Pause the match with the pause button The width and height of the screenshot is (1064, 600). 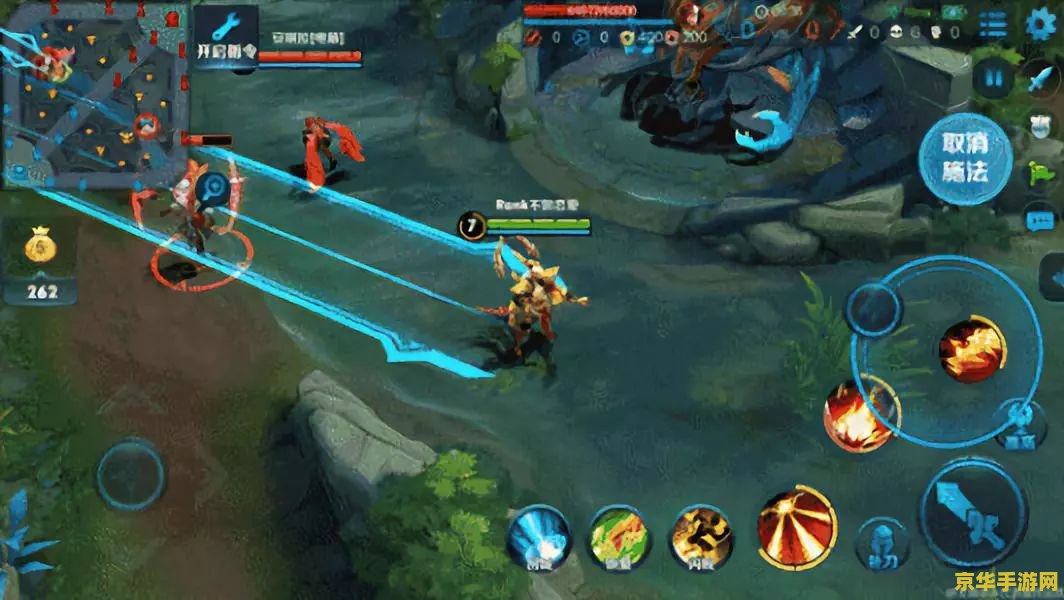coord(992,77)
